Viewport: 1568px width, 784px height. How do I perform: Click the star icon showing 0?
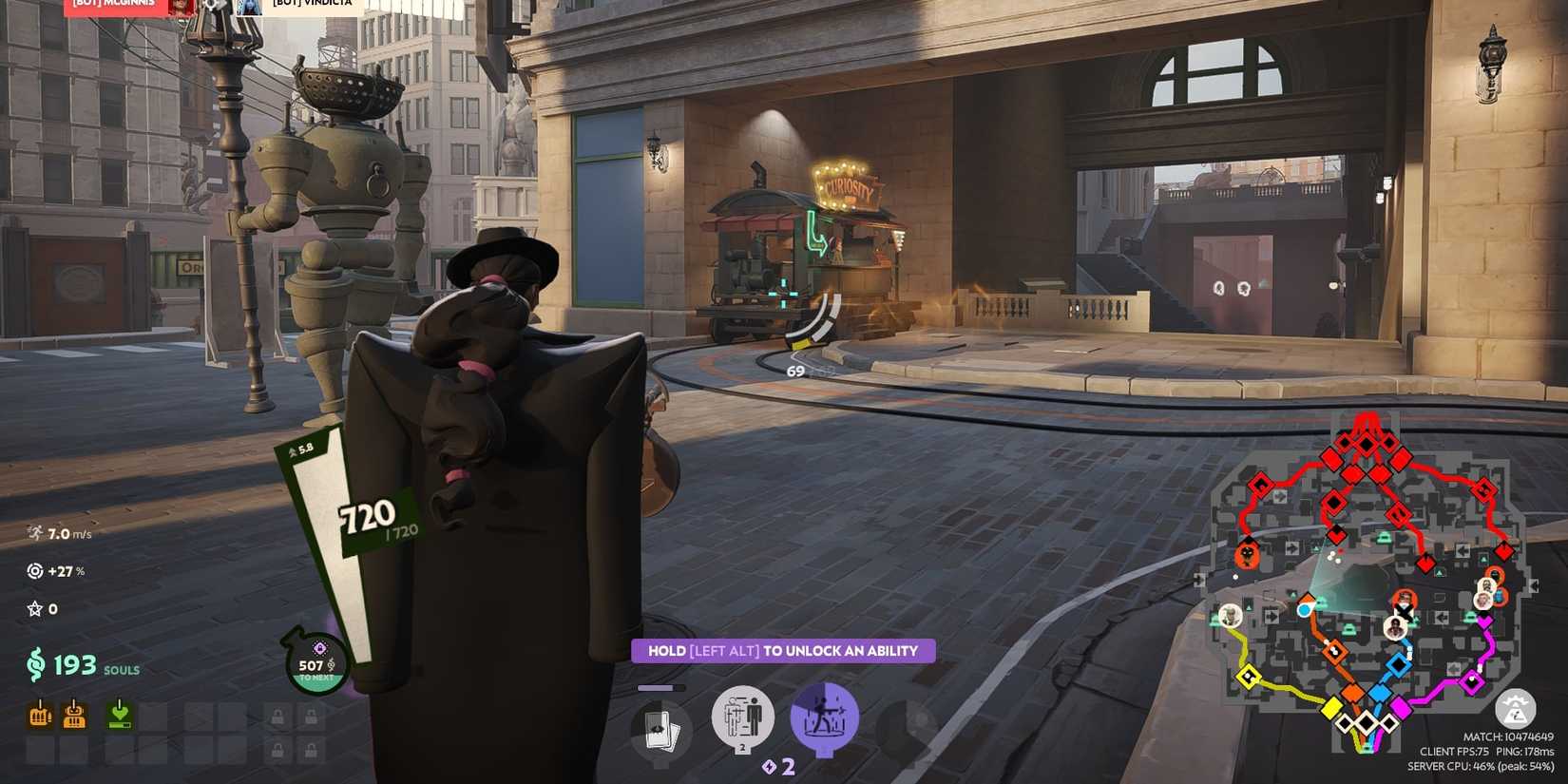(37, 608)
